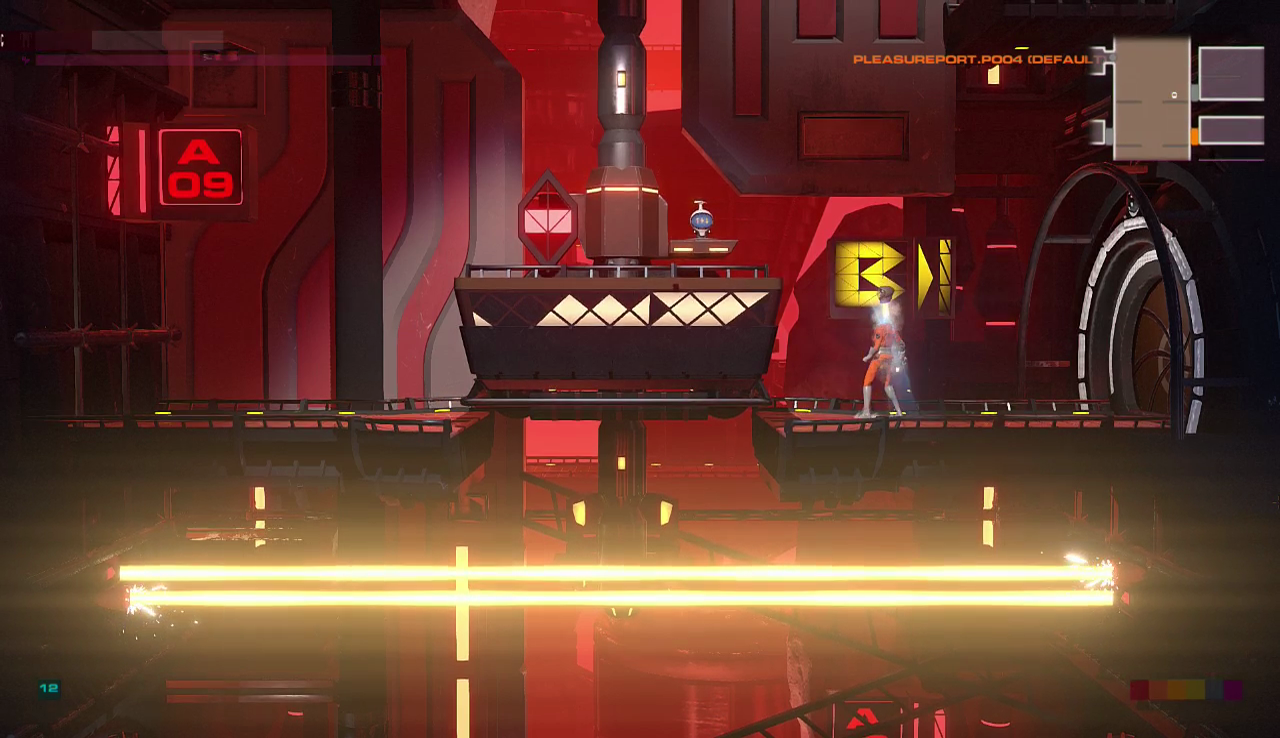The image size is (1280, 738).
Task: Select the orange door marker on minimap
Action: [x=1194, y=135]
